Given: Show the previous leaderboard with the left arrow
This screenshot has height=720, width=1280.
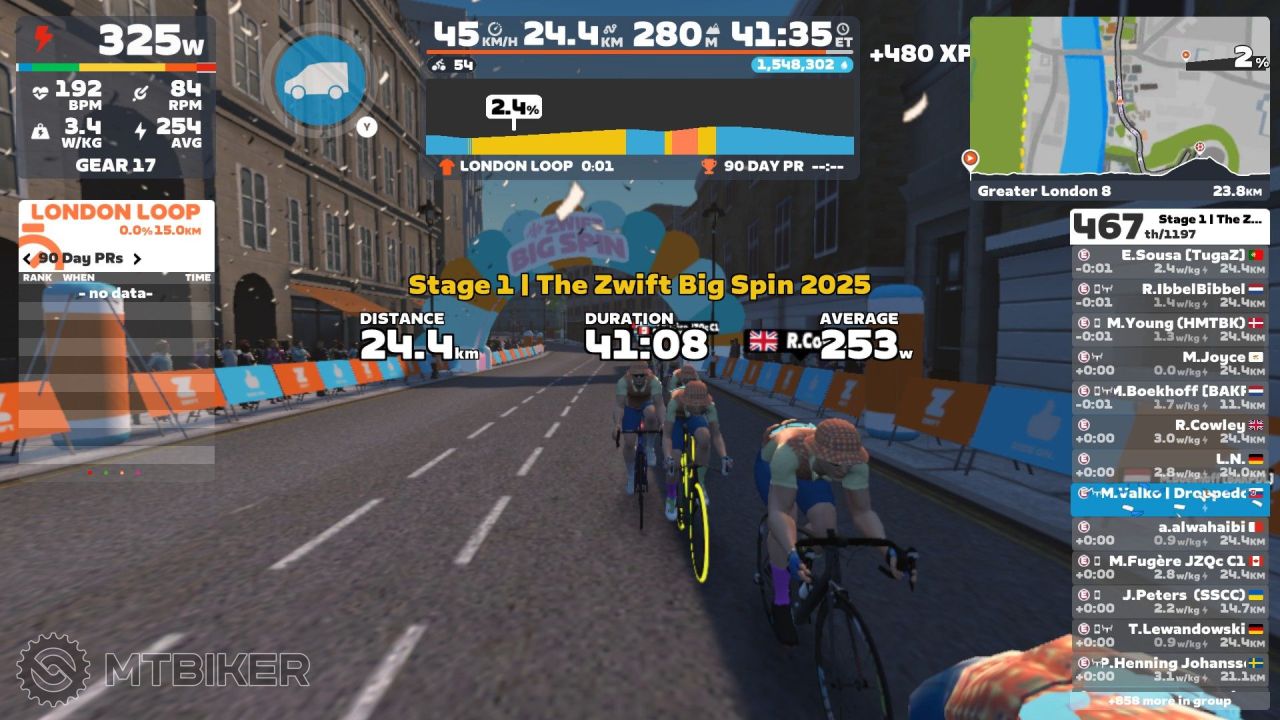Looking at the screenshot, I should (x=28, y=258).
